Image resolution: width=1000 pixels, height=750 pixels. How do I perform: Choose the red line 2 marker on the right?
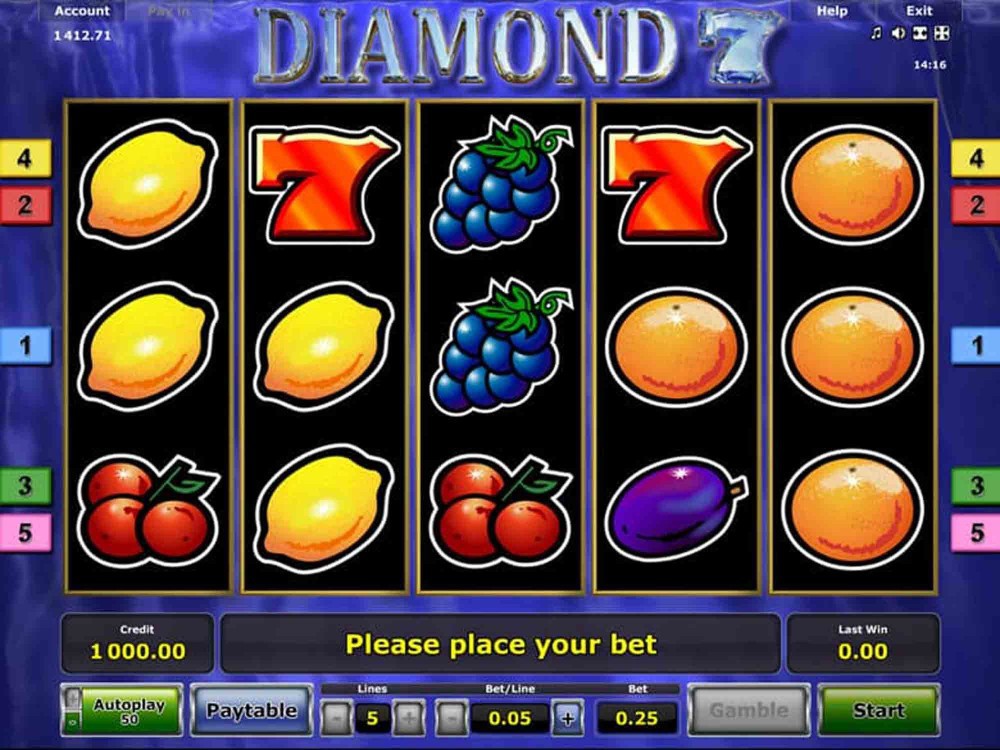click(975, 206)
